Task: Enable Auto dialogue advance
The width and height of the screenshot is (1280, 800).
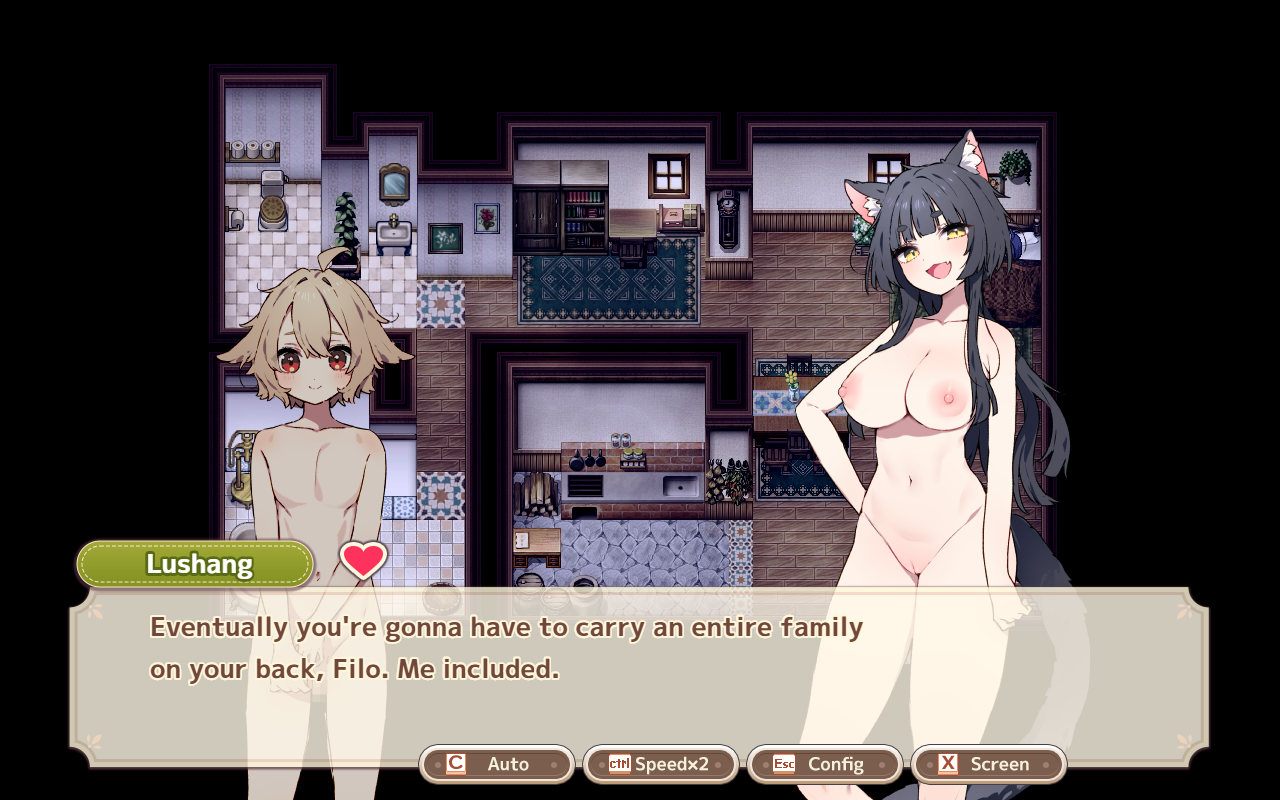Action: point(497,764)
